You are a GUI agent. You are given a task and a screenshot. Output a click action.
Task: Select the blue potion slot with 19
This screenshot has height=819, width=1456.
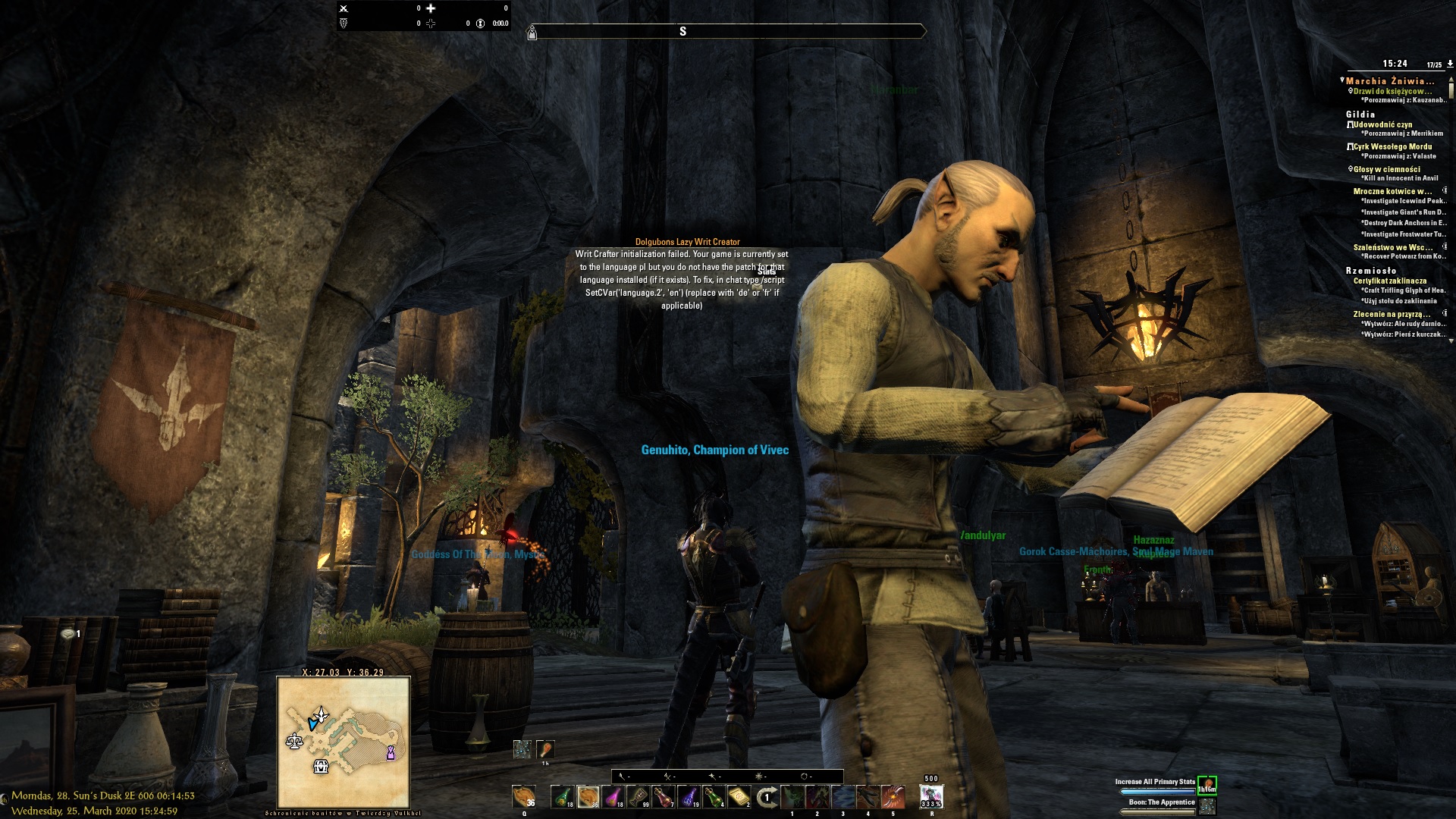[689, 797]
